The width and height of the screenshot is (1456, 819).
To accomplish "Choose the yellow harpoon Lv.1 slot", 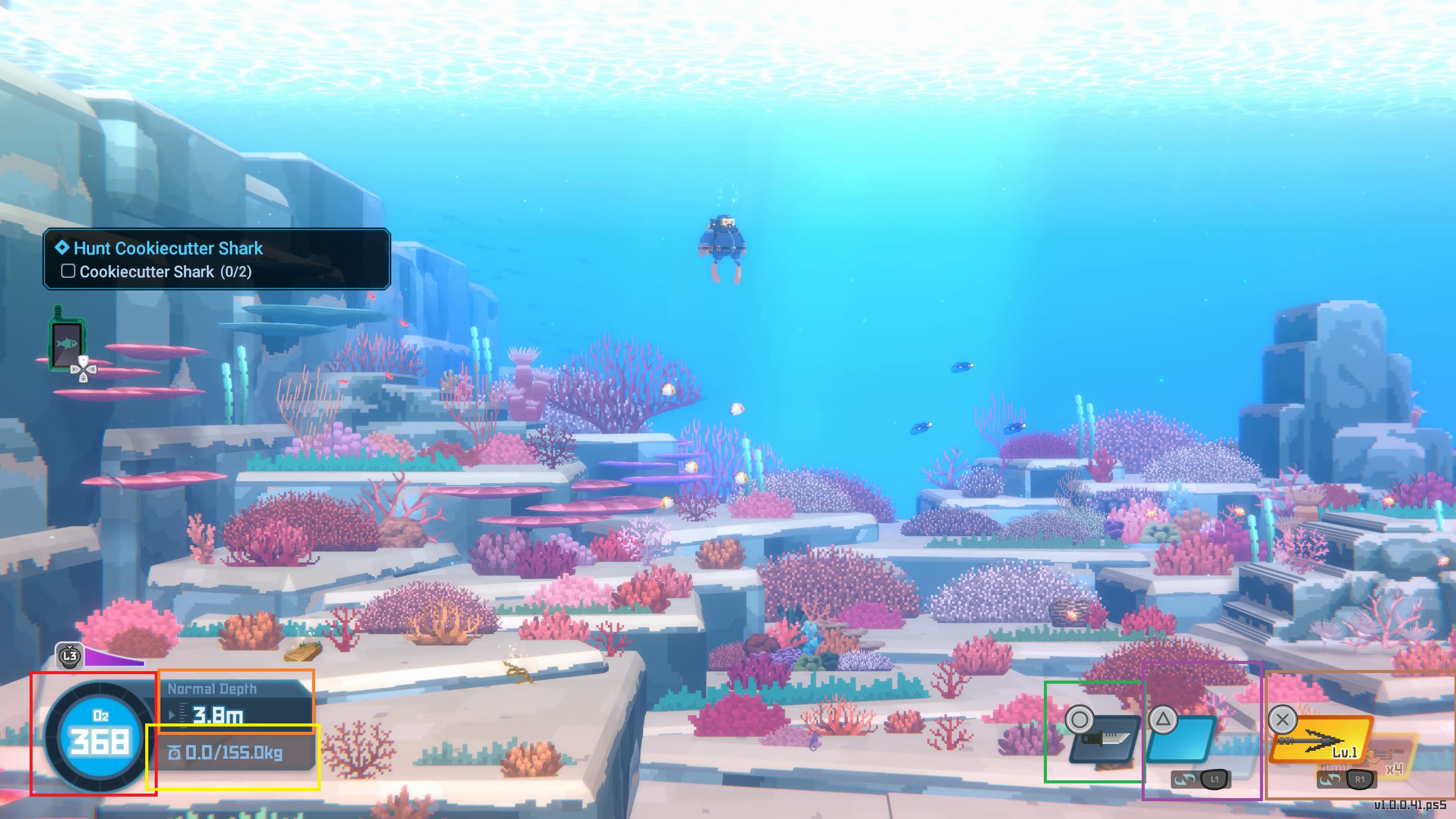I will pyautogui.click(x=1319, y=741).
